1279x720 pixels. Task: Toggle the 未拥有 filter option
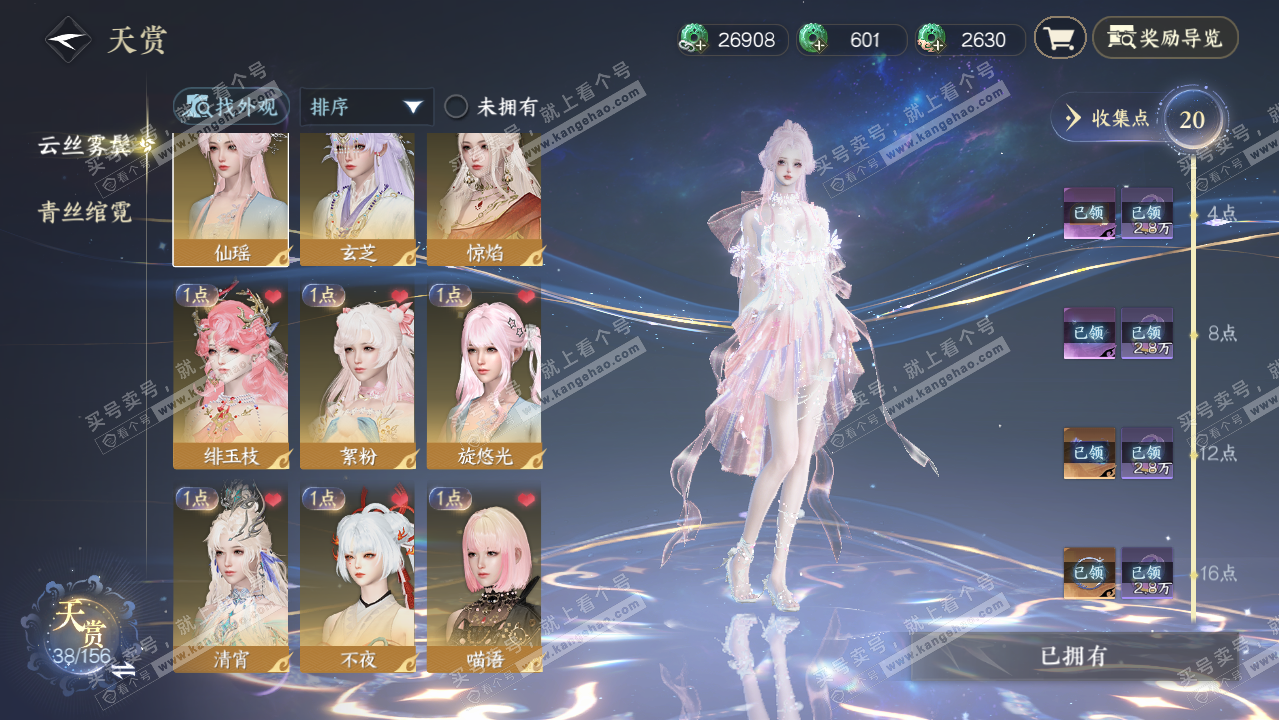coord(456,107)
